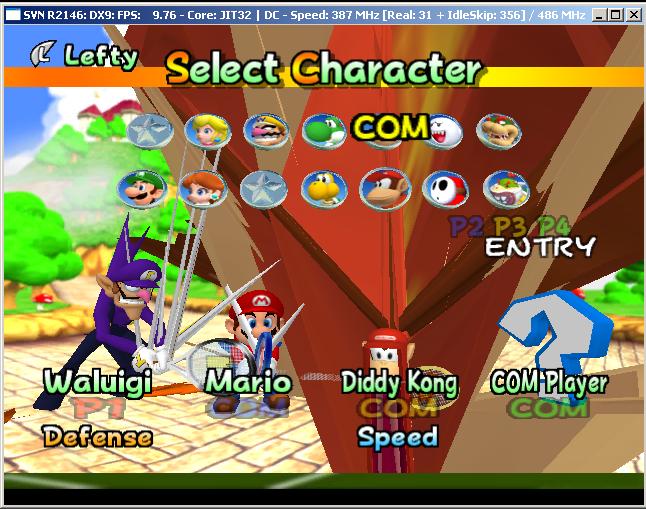Select Luigi's character portrait
Screen dimensions: 646x509
pos(140,188)
